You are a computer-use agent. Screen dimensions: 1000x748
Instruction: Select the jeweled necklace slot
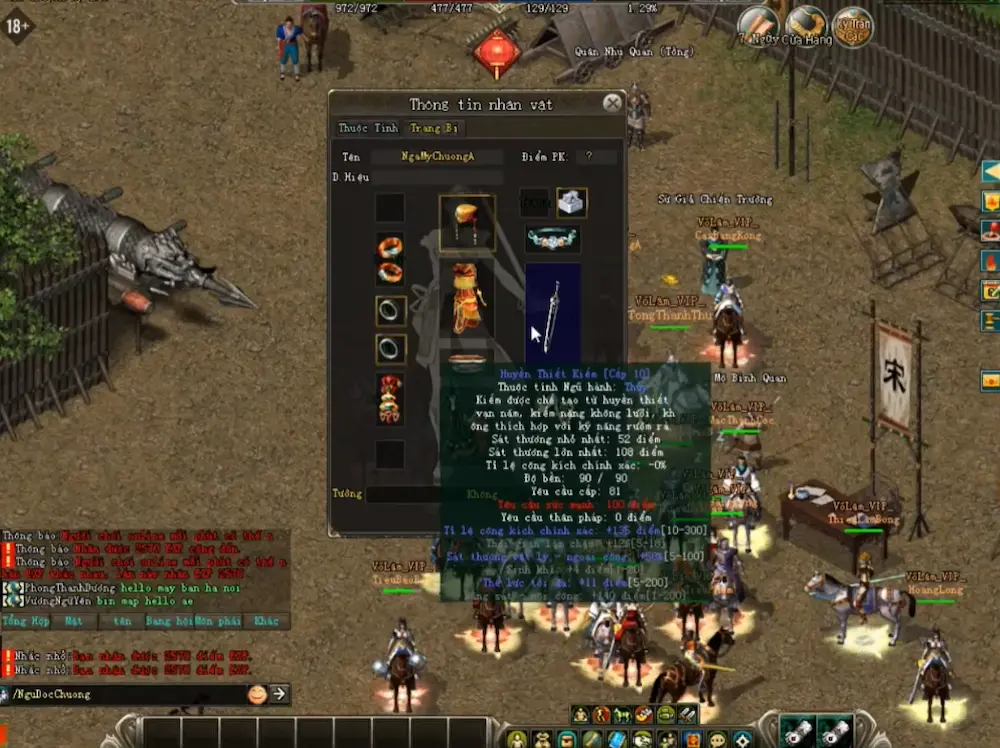tap(553, 238)
